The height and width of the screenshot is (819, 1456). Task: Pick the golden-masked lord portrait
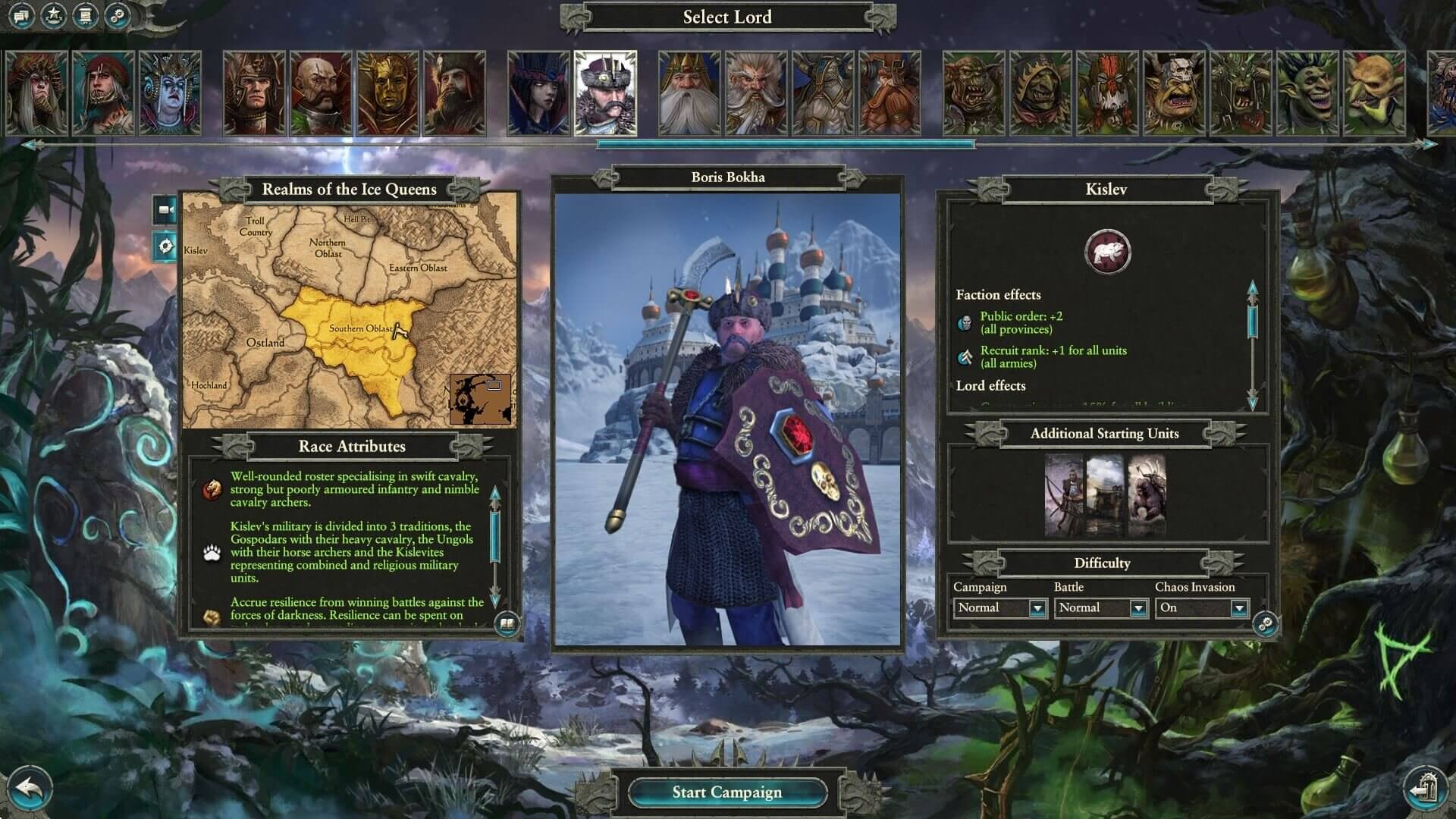[x=388, y=93]
